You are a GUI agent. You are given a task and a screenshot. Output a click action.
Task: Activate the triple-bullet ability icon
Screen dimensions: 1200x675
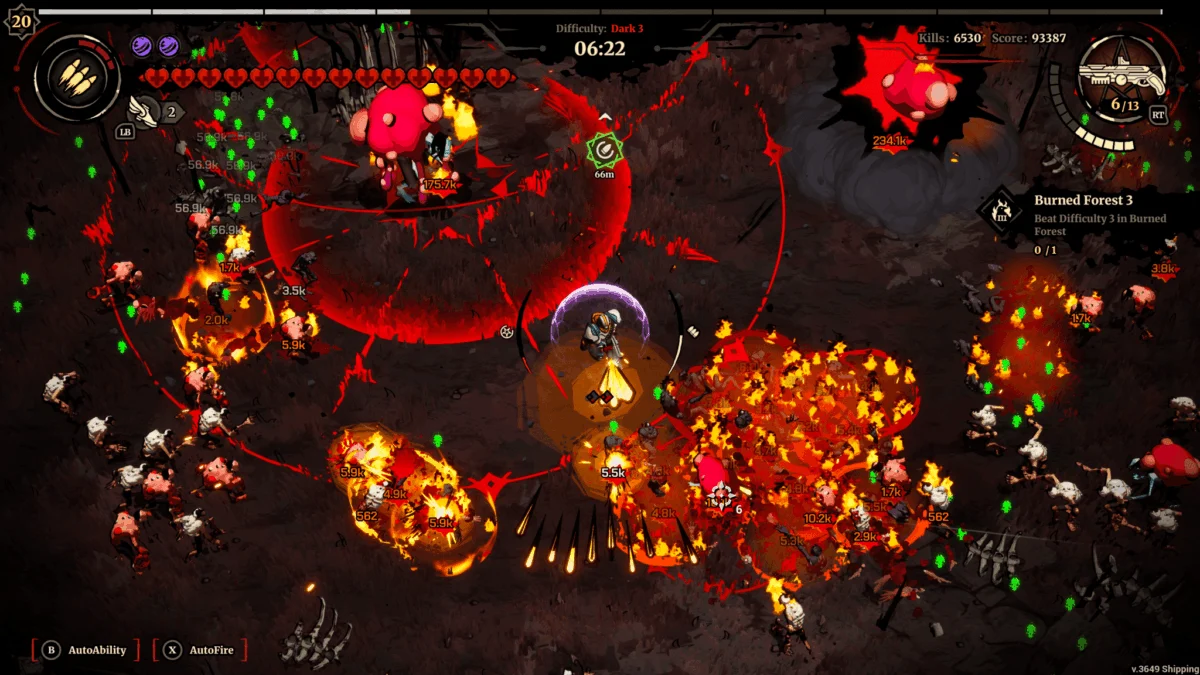pyautogui.click(x=77, y=77)
